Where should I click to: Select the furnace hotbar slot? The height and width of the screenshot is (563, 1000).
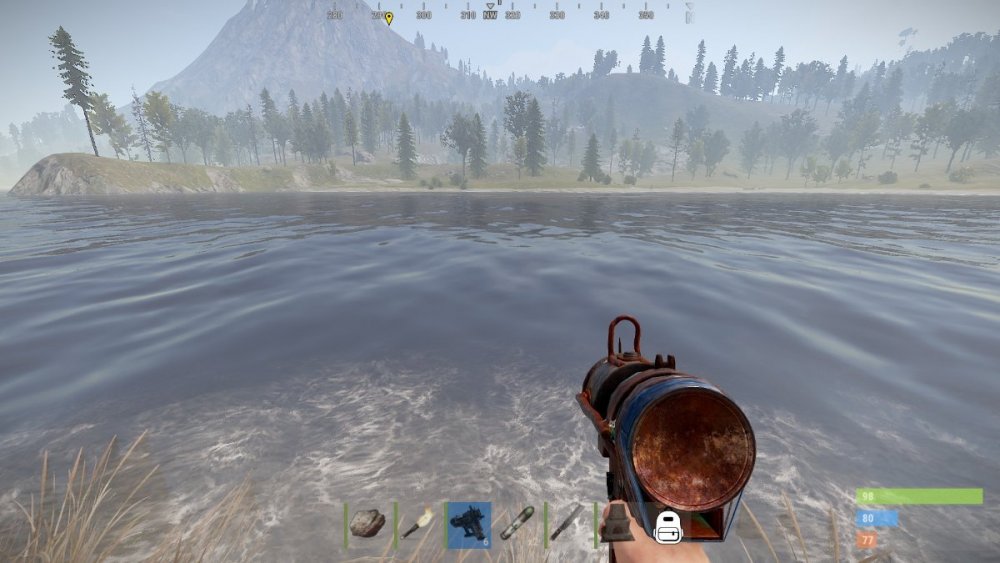click(616, 523)
